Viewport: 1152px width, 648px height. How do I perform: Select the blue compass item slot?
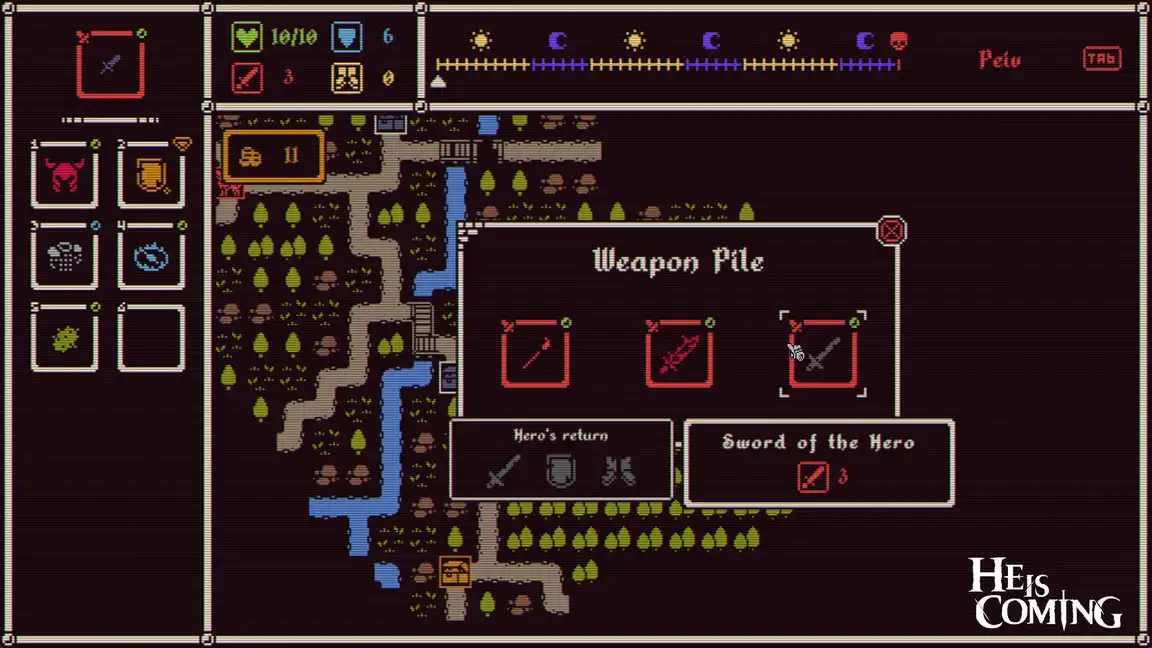click(151, 257)
